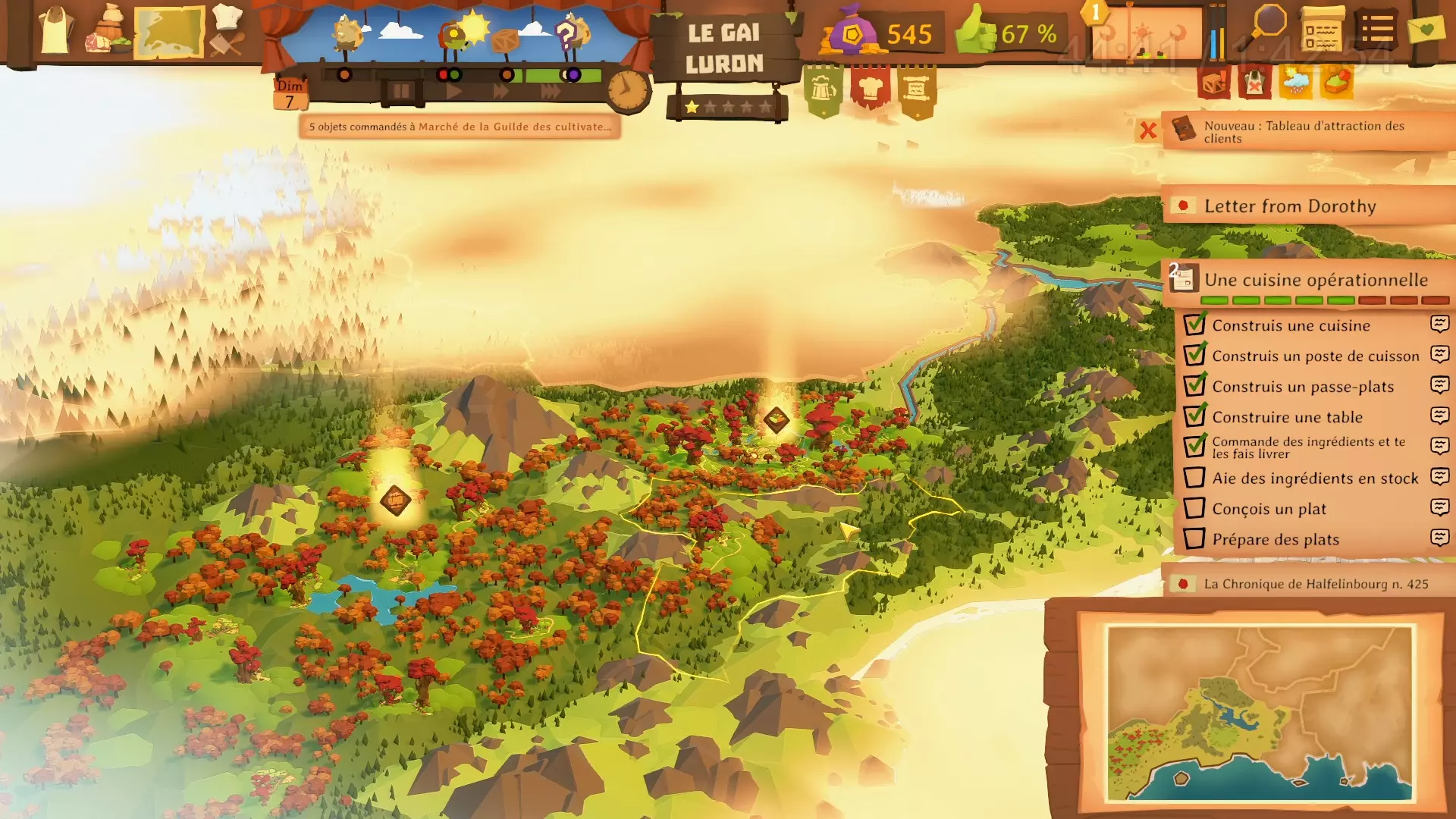Switch to double fast-forward speed
The image size is (1456, 819).
(501, 92)
